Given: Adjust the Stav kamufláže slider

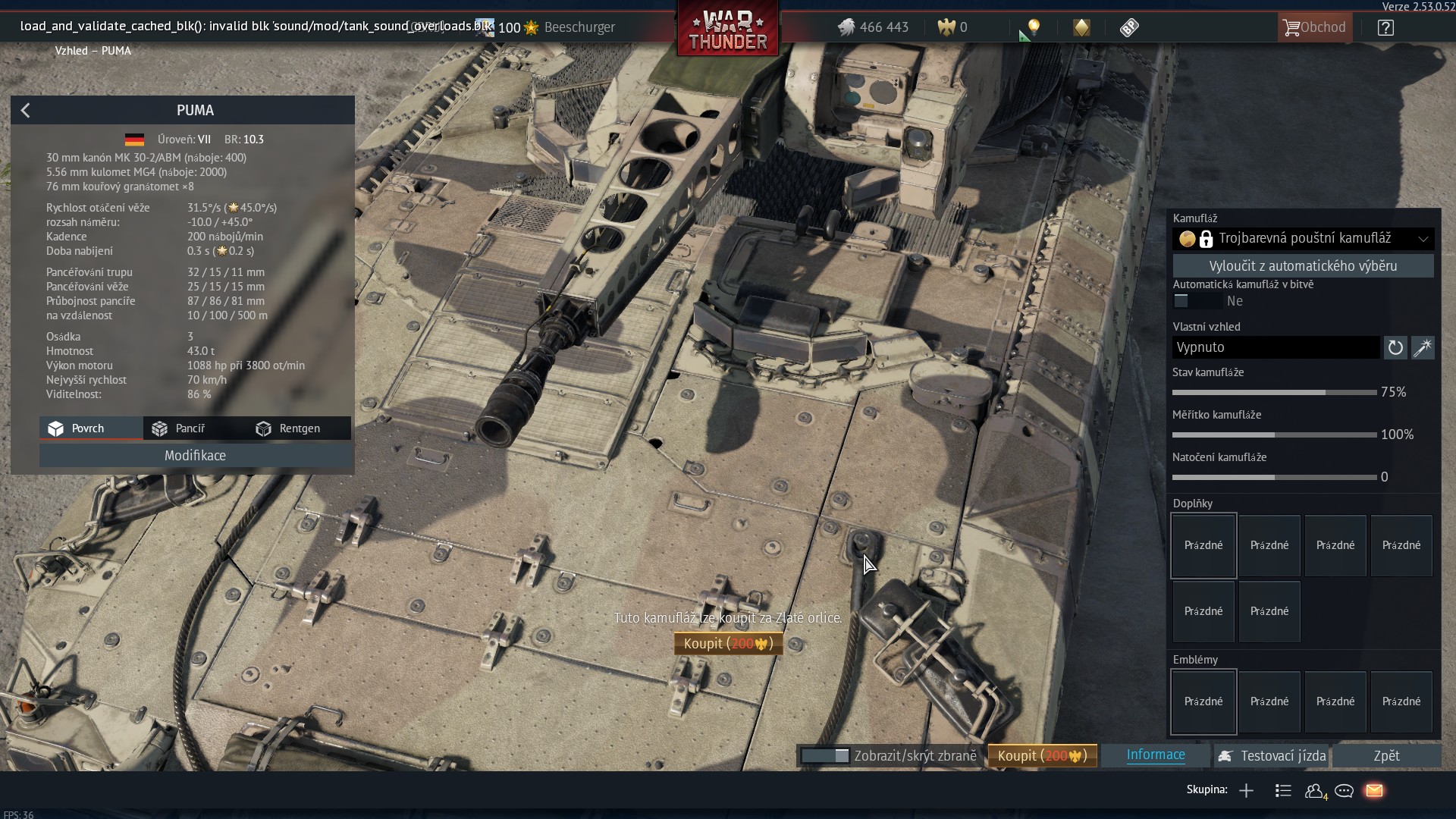Looking at the screenshot, I should click(1326, 392).
